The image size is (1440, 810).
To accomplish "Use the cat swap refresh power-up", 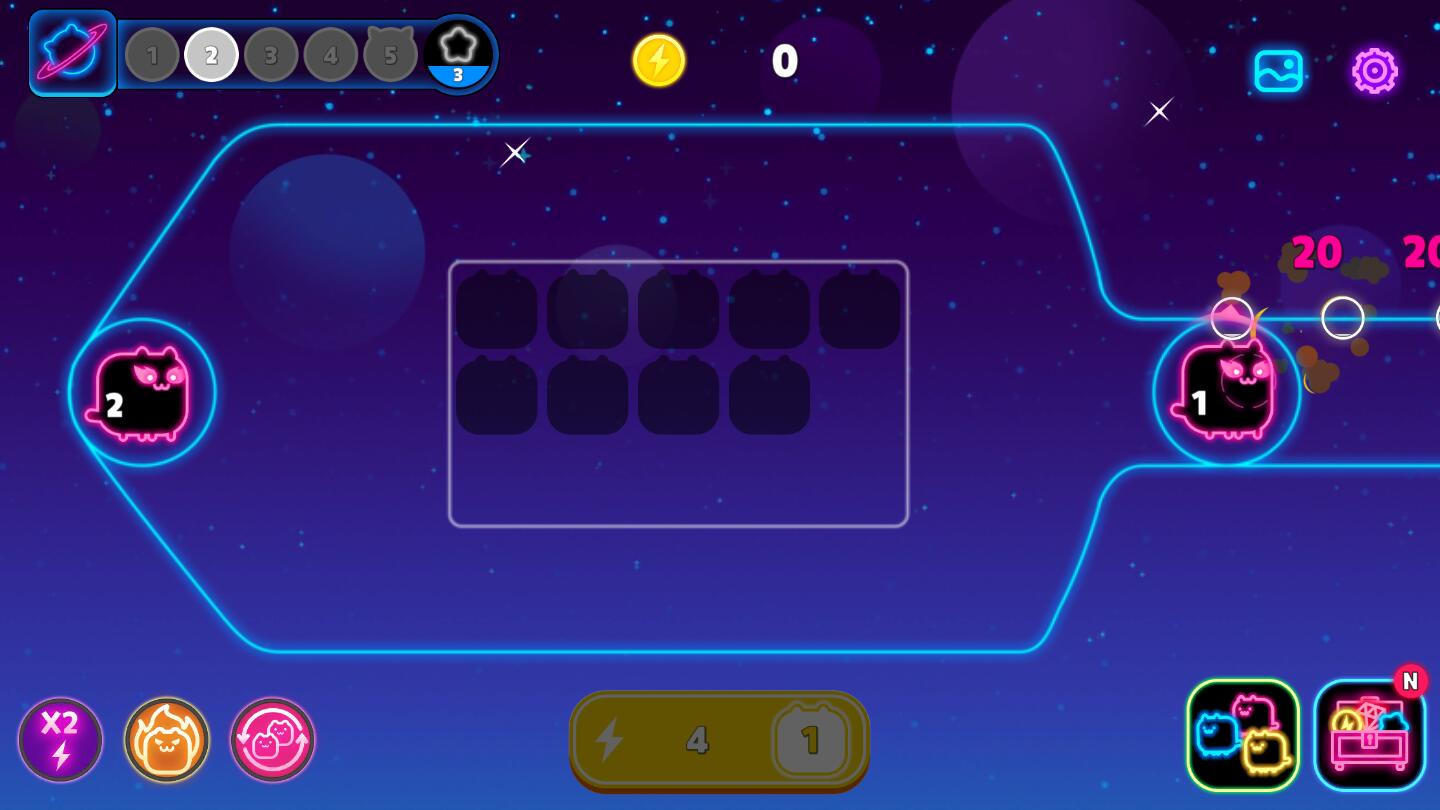I will [271, 740].
